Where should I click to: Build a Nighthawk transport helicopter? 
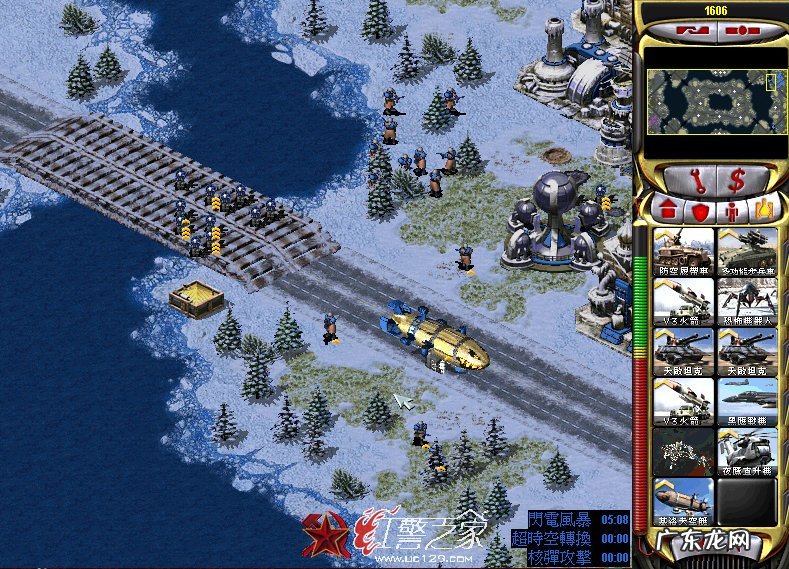746,450
